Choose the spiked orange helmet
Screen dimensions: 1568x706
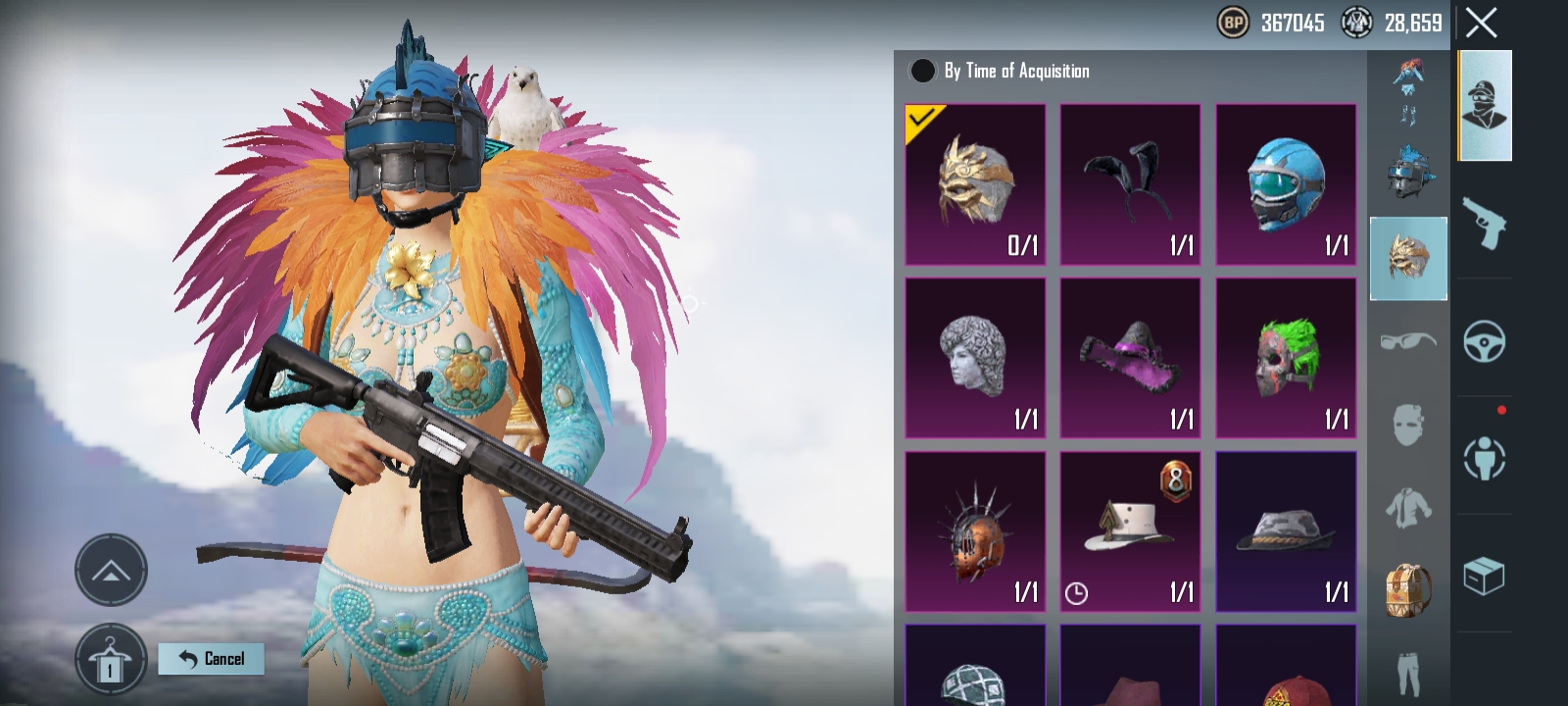pyautogui.click(x=975, y=531)
